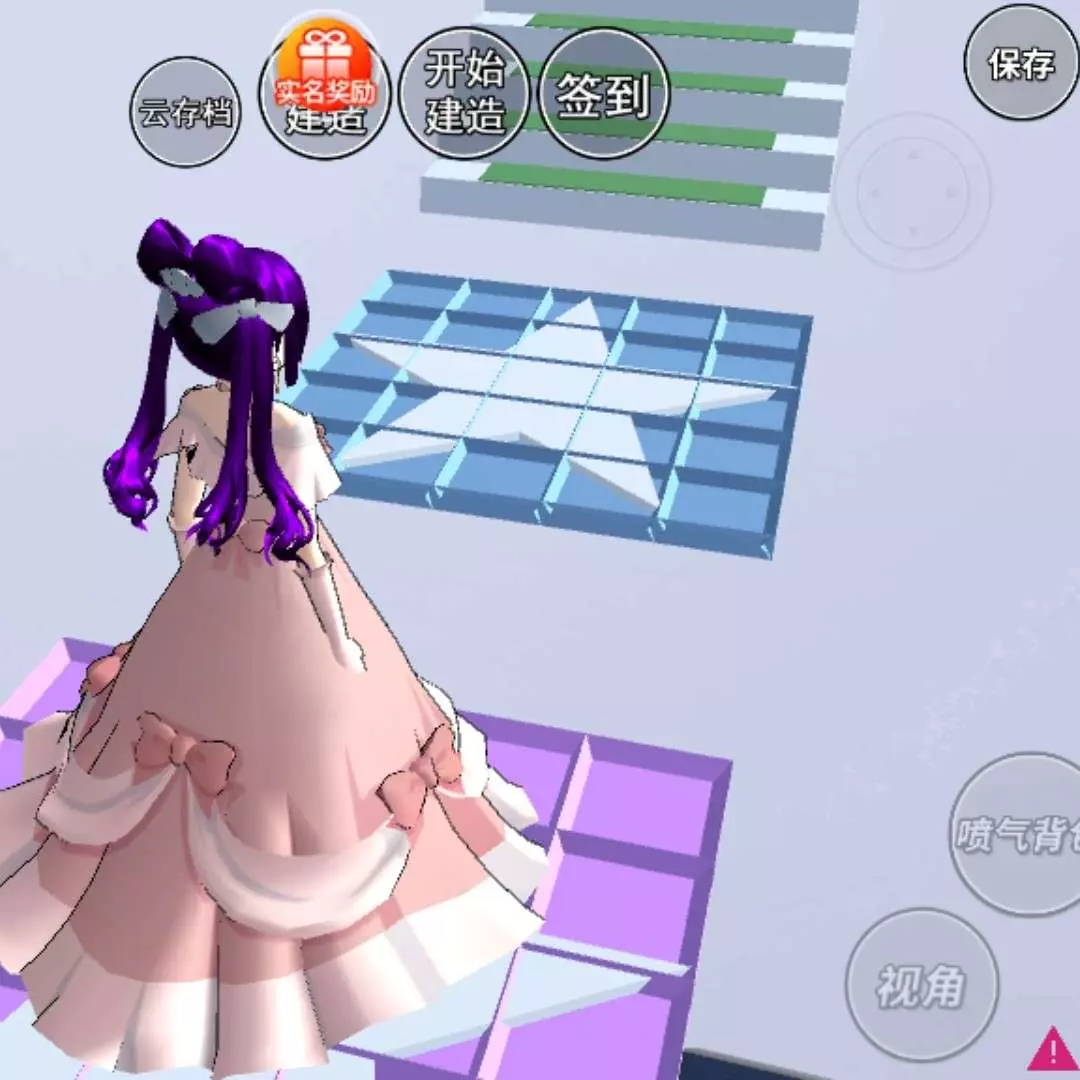Open the red warning triangle icon

click(x=1052, y=1049)
